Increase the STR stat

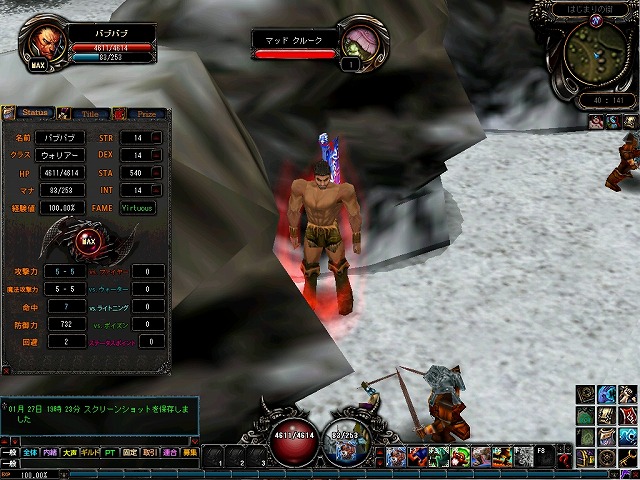tap(158, 137)
